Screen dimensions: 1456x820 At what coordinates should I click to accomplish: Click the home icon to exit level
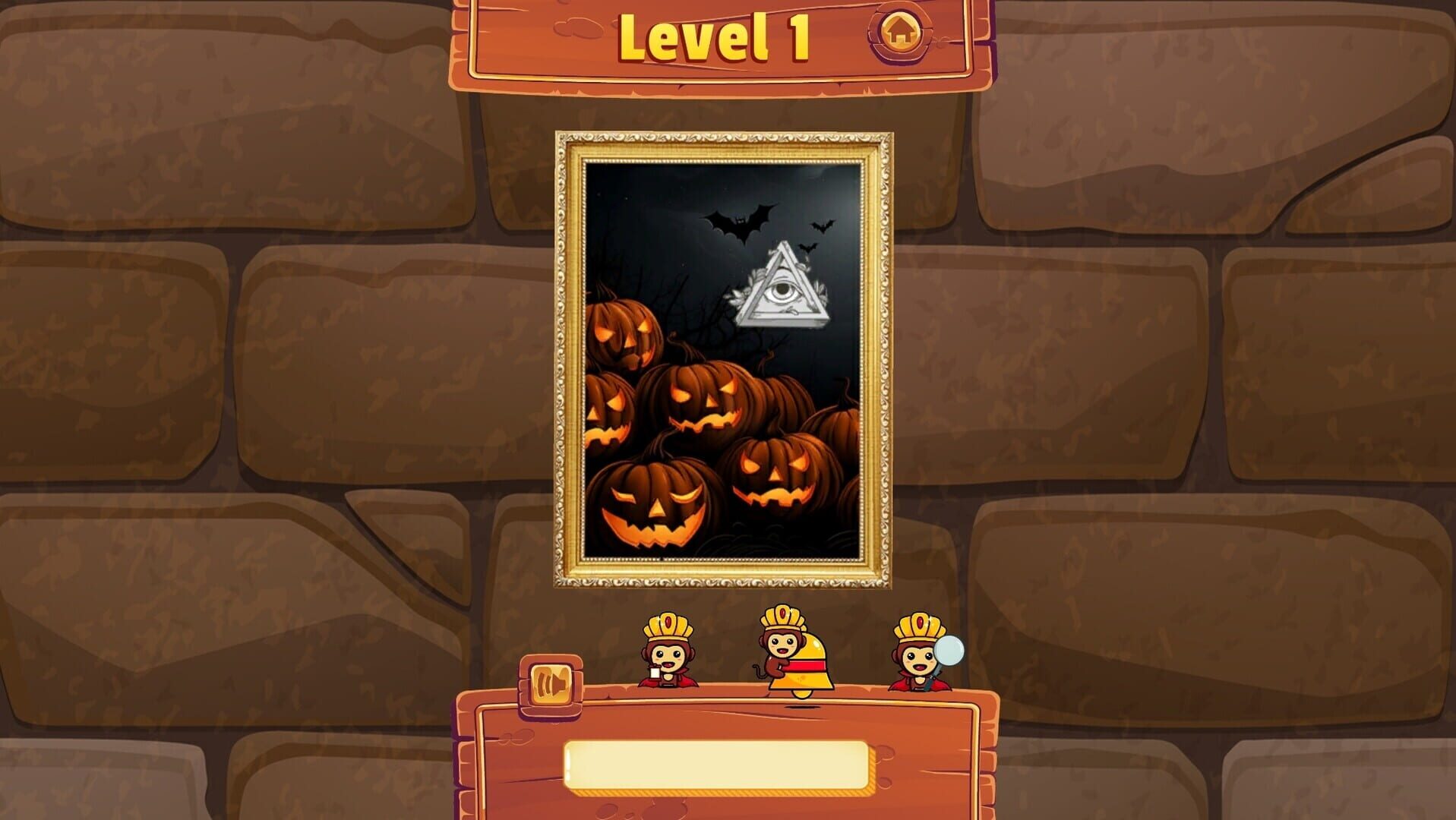tap(901, 33)
